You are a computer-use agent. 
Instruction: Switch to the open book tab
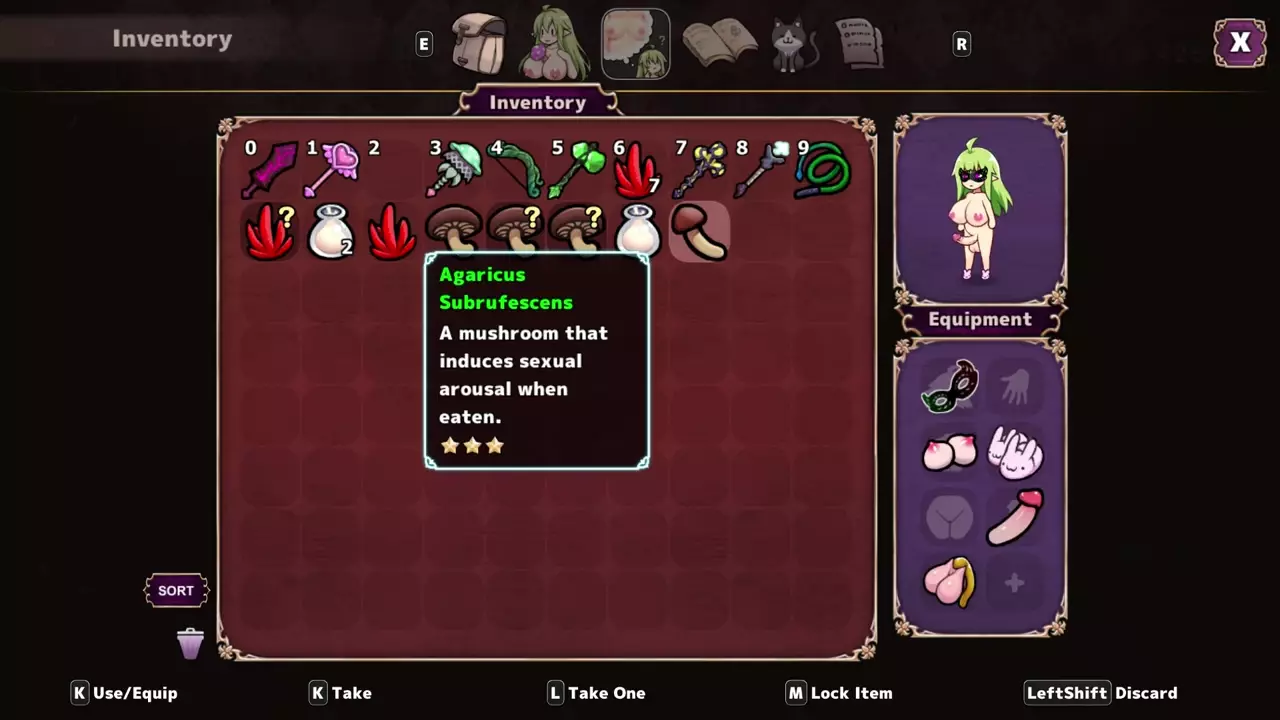(719, 43)
